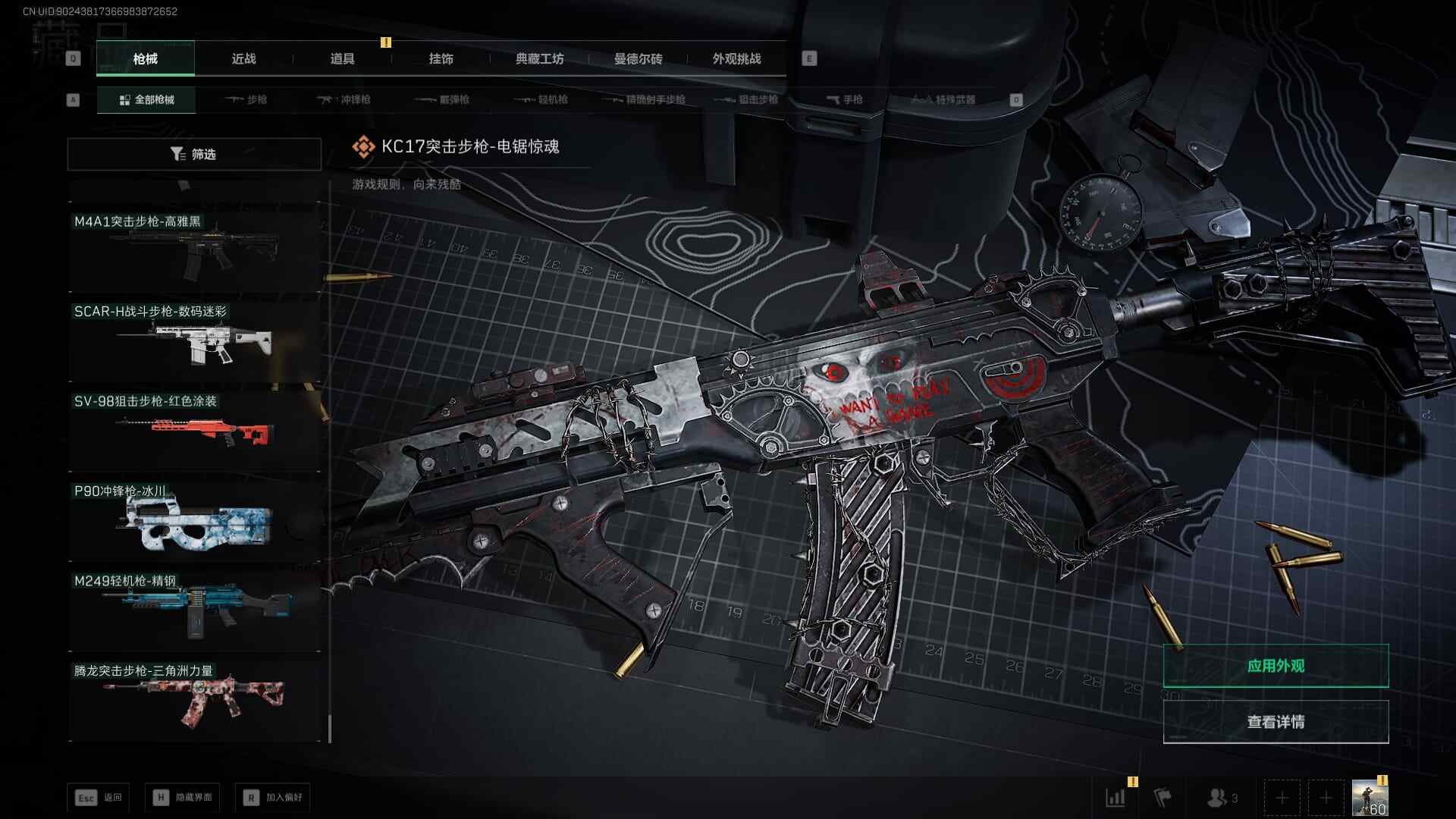The width and height of the screenshot is (1456, 819).
Task: Switch to the 曼德尔砖 tab
Action: pyautogui.click(x=638, y=59)
